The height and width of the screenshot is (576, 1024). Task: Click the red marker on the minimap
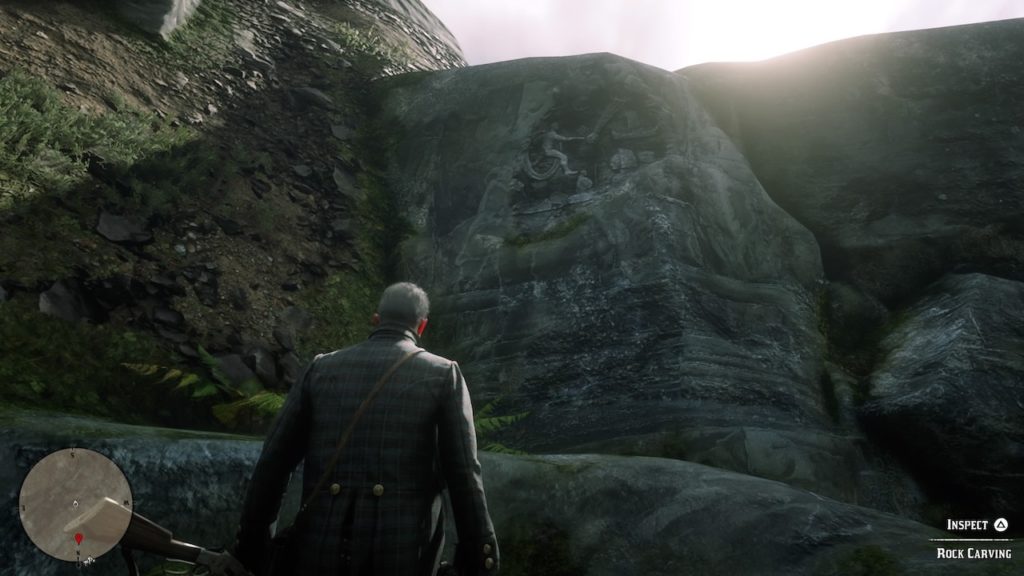(x=79, y=539)
